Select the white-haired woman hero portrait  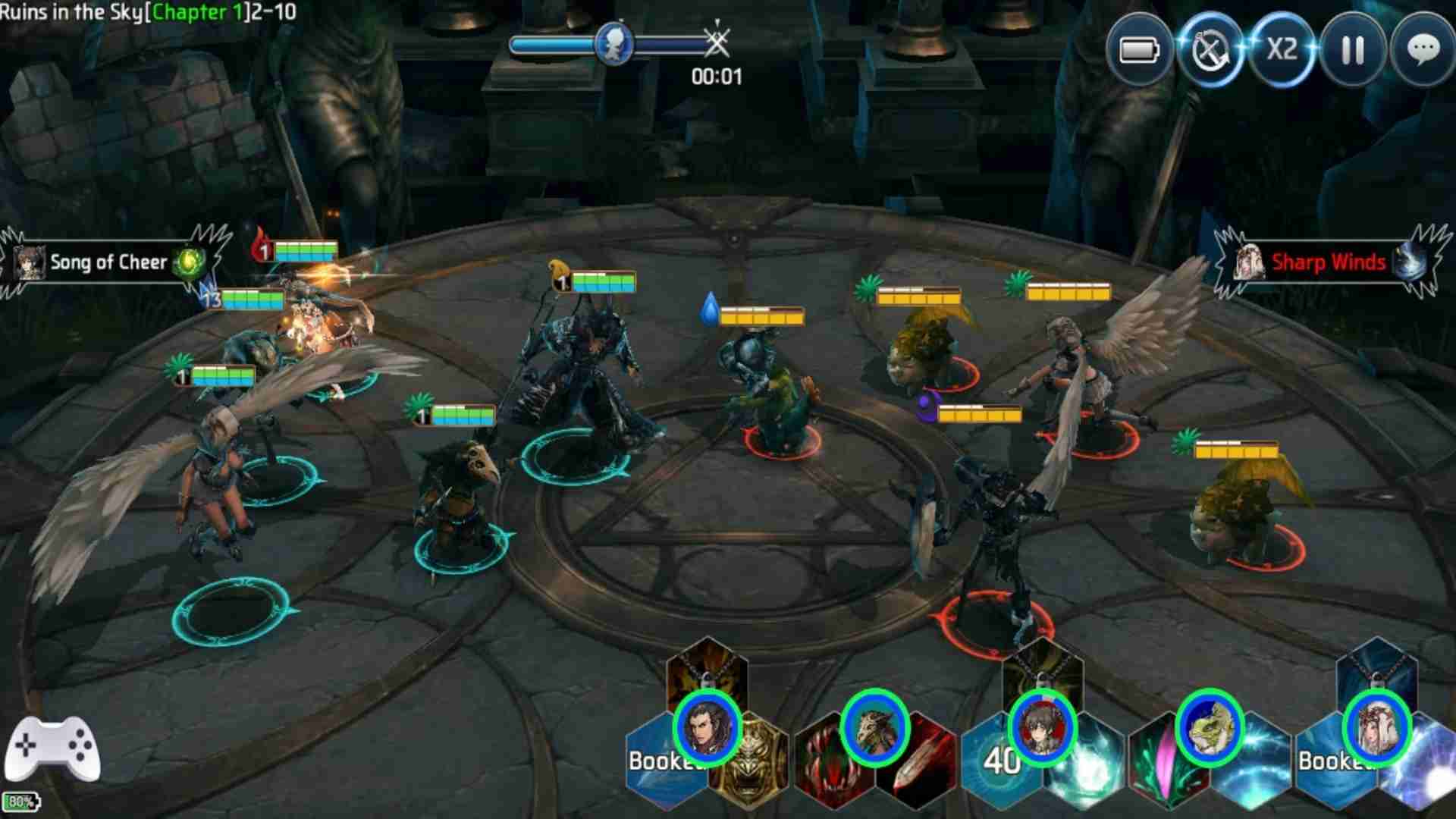[x=1376, y=726]
